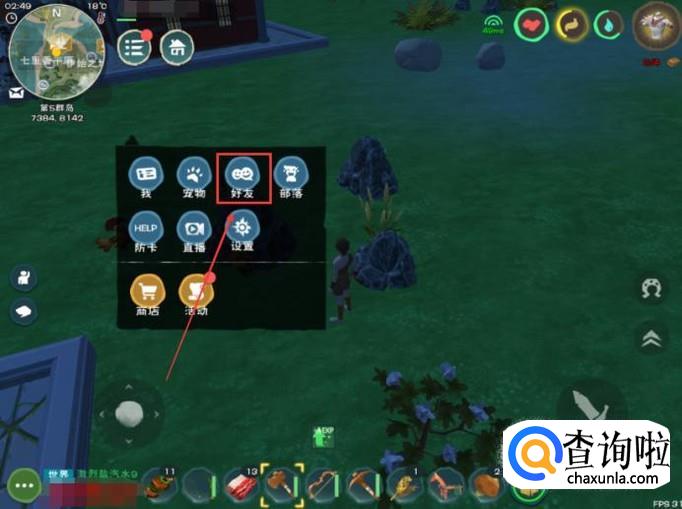The height and width of the screenshot is (509, 682).
Task: Select the 宠物 (Pets) menu icon
Action: pyautogui.click(x=193, y=174)
